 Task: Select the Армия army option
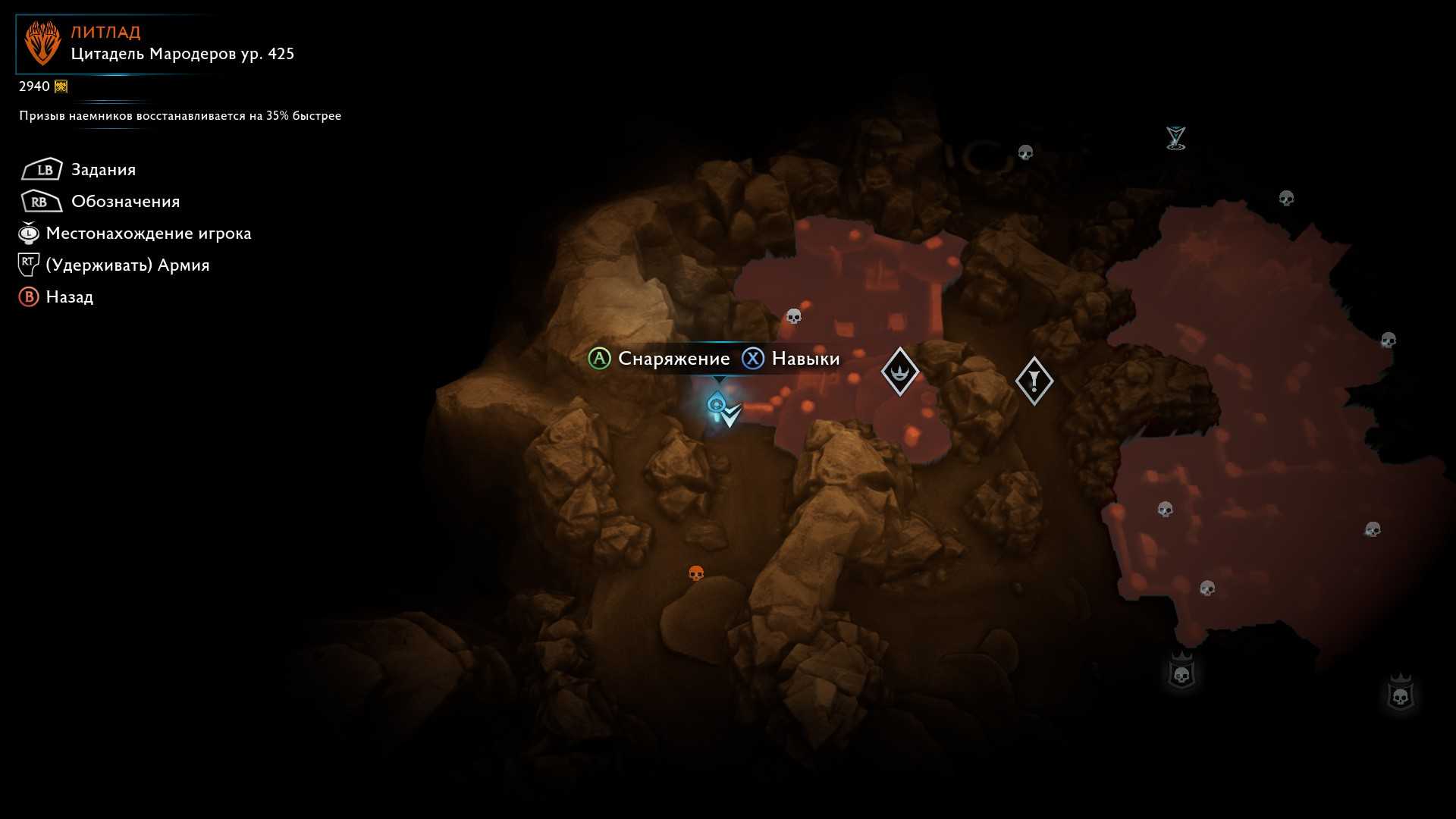pos(127,265)
